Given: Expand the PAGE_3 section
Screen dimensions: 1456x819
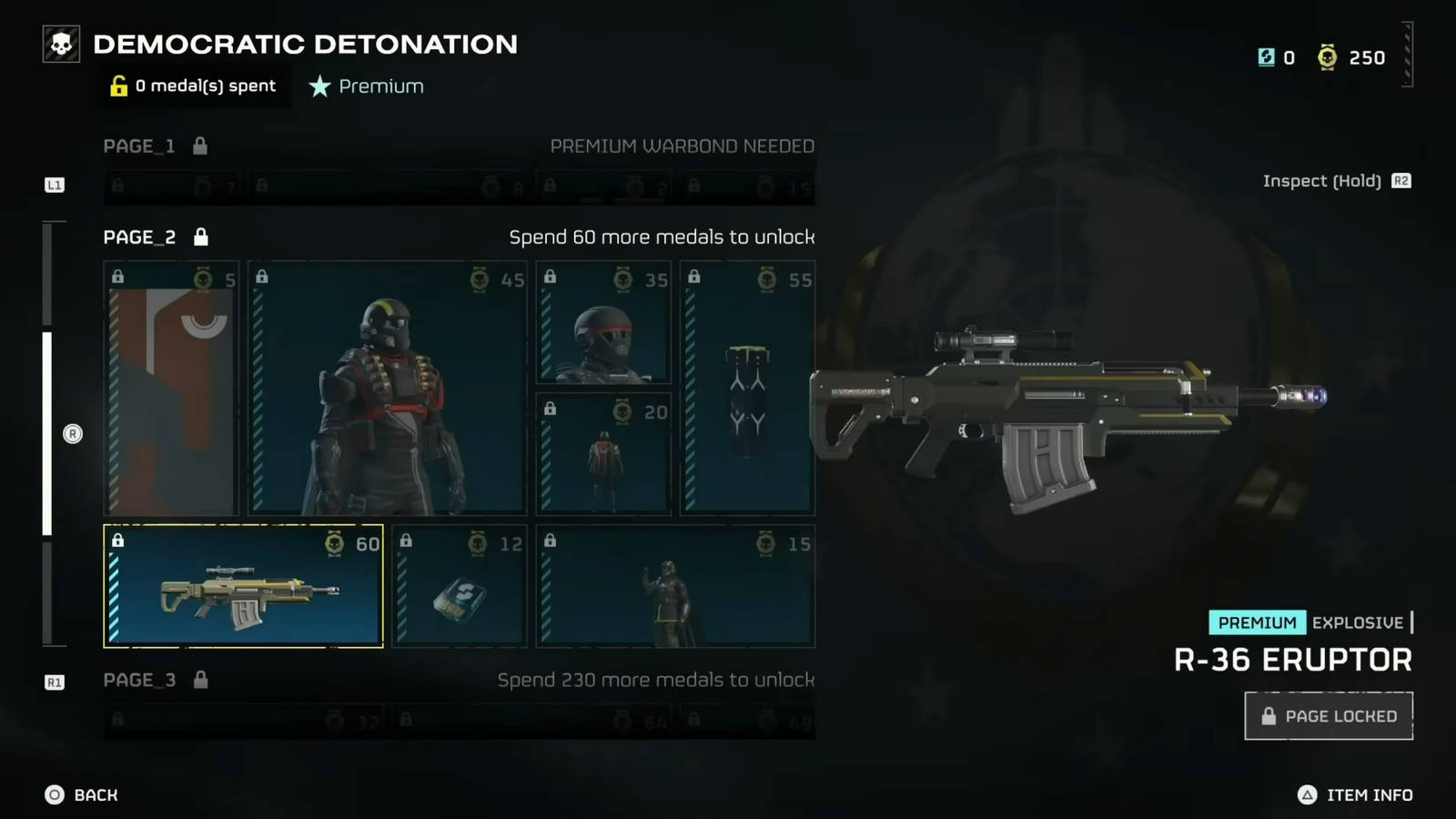Looking at the screenshot, I should [x=140, y=679].
